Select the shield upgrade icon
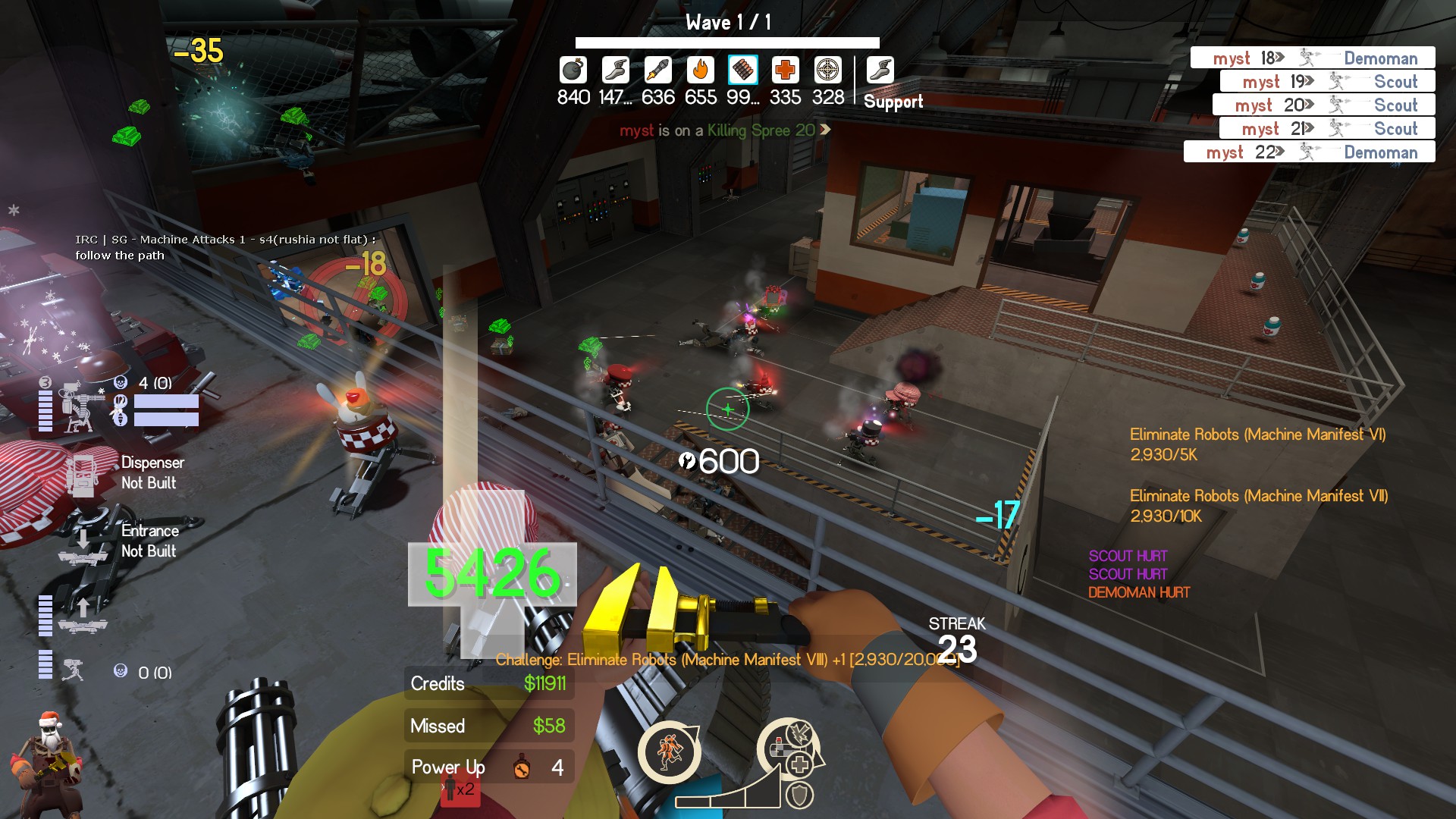The image size is (1456, 819). click(x=799, y=795)
